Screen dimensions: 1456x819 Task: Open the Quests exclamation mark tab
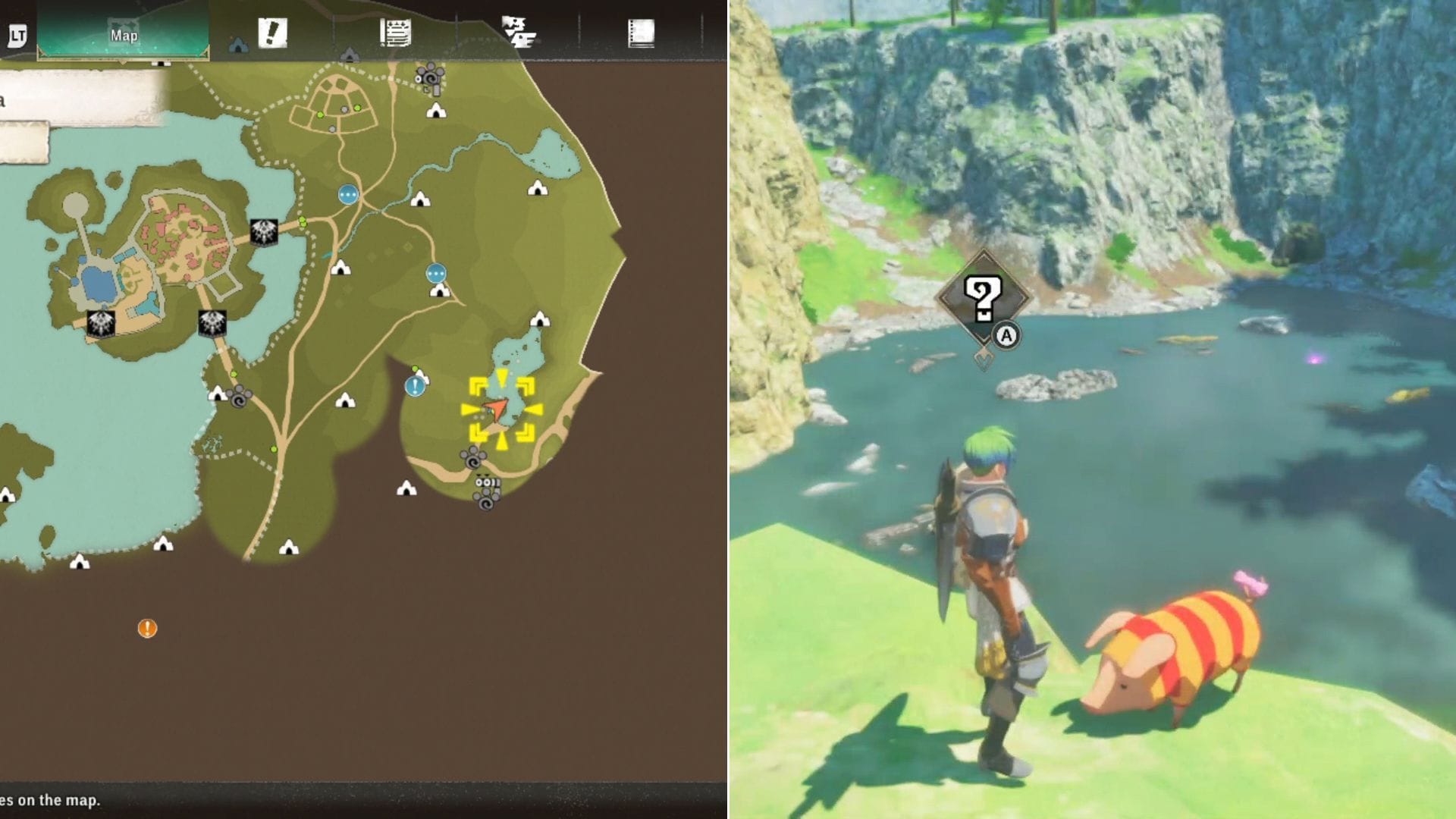point(273,33)
